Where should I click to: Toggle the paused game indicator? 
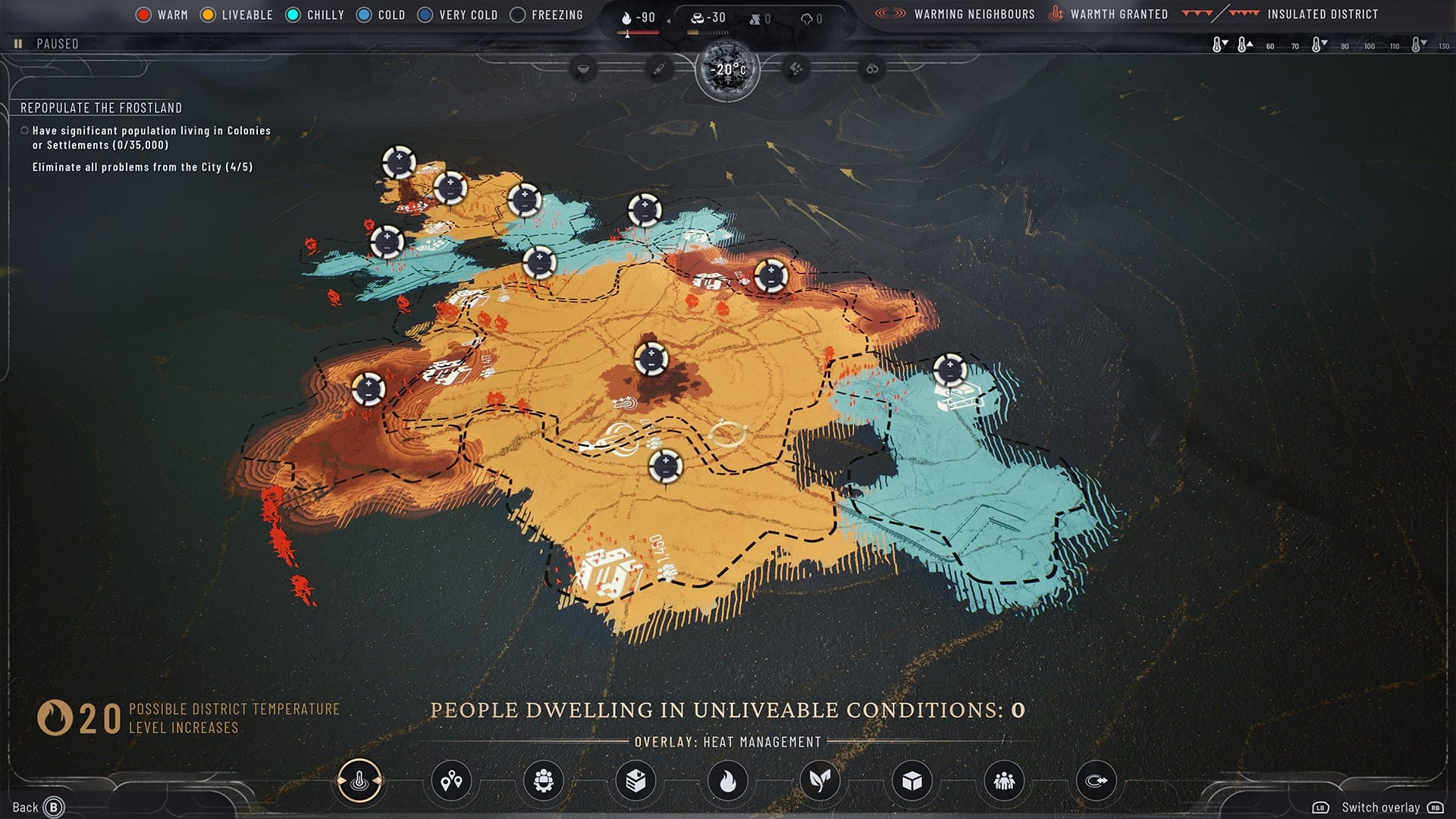[47, 44]
